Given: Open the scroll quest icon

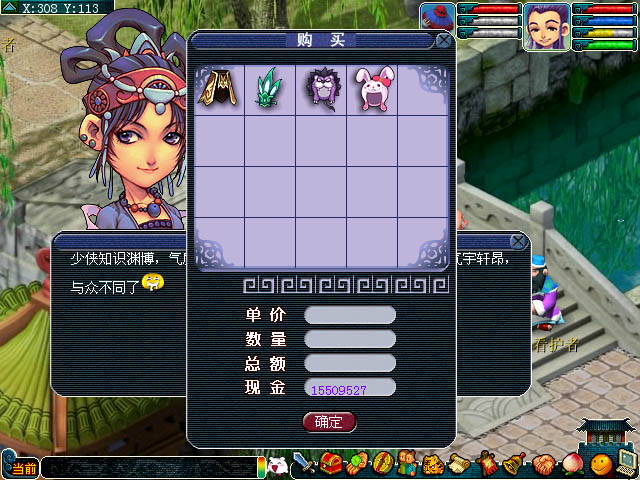Looking at the screenshot, I should [459, 465].
